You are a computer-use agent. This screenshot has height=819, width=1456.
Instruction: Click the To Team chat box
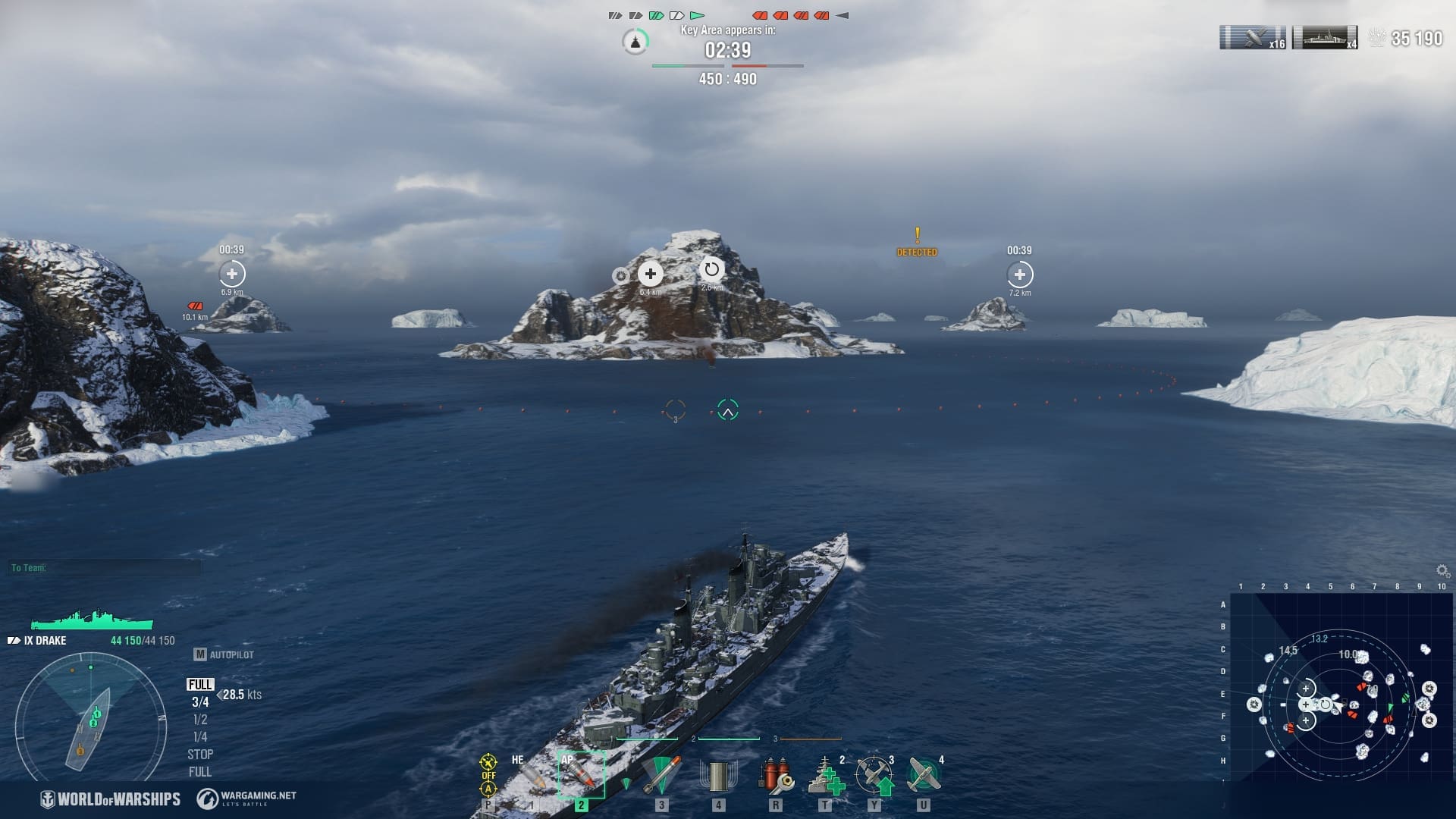[105, 567]
